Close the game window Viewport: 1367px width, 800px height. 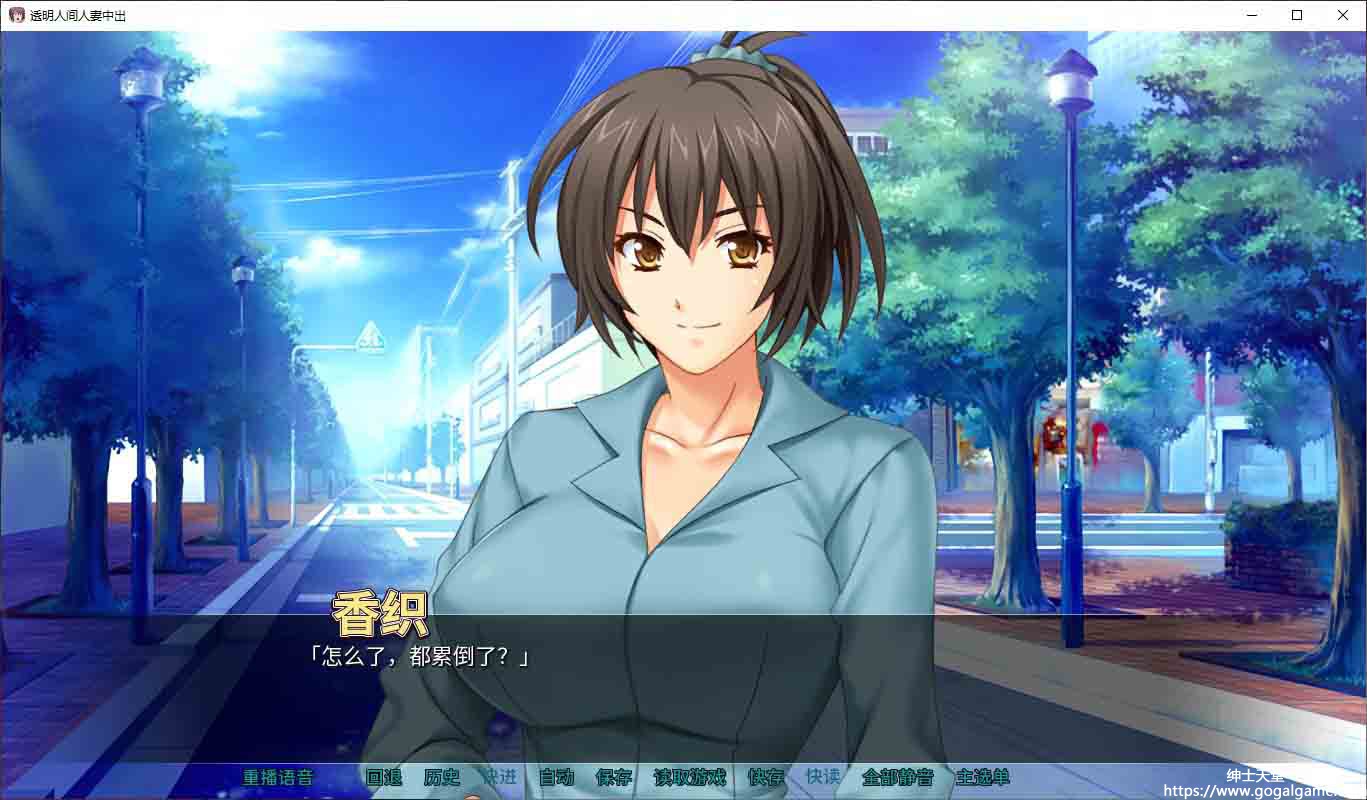[x=1343, y=15]
